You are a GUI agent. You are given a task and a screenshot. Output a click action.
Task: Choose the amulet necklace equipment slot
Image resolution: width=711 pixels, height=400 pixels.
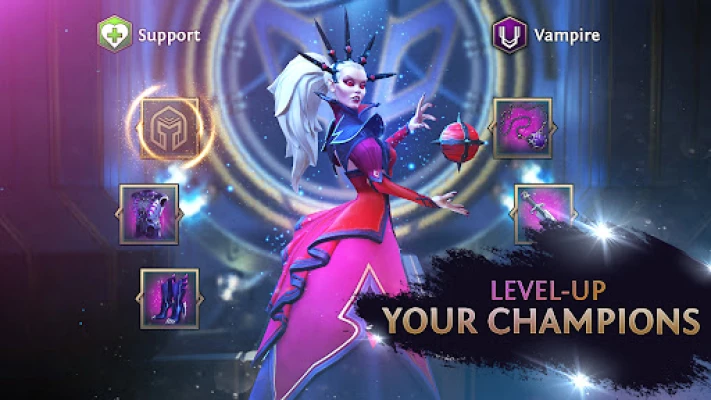coord(522,128)
